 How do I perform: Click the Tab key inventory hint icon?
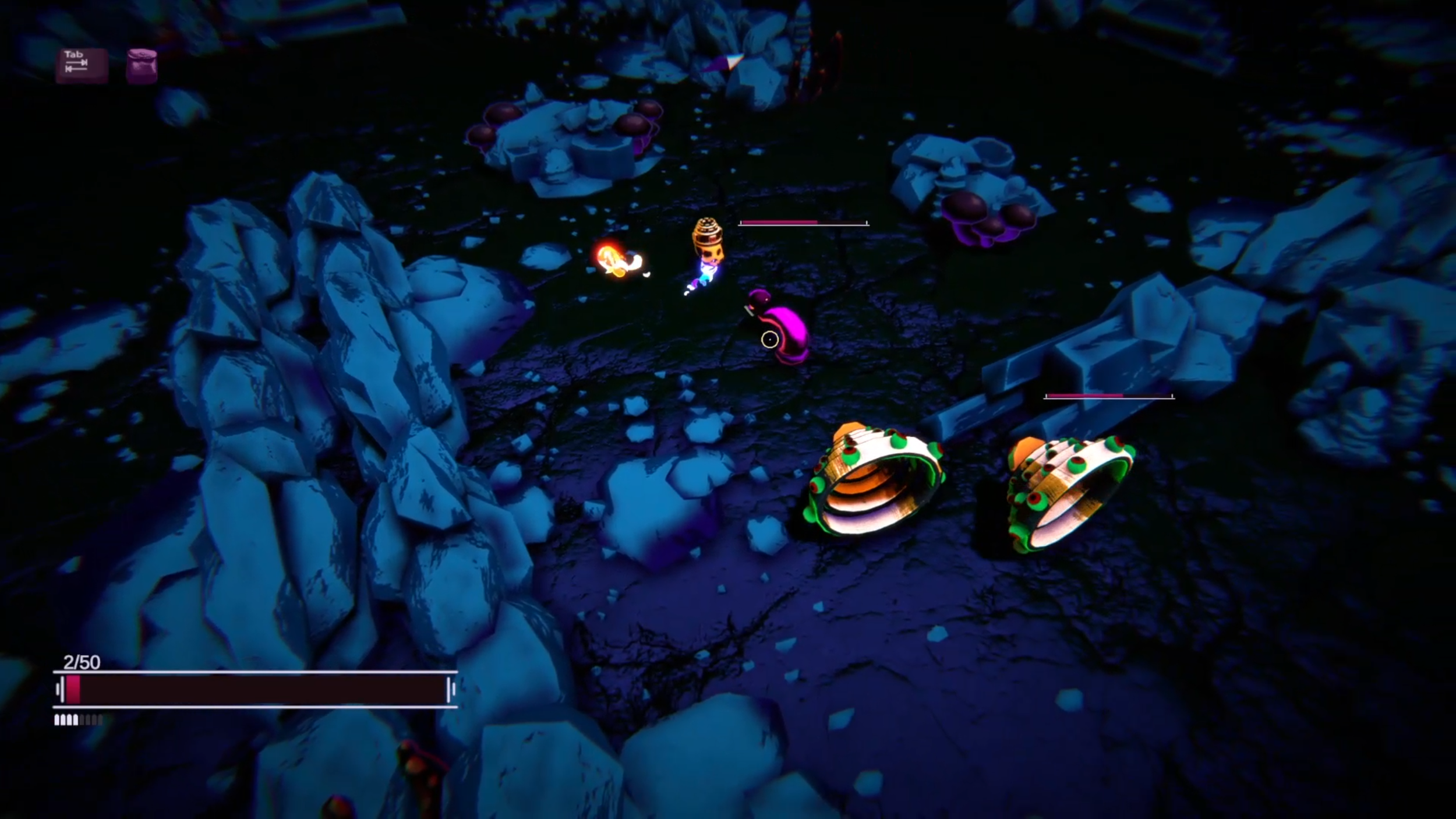coord(82,64)
